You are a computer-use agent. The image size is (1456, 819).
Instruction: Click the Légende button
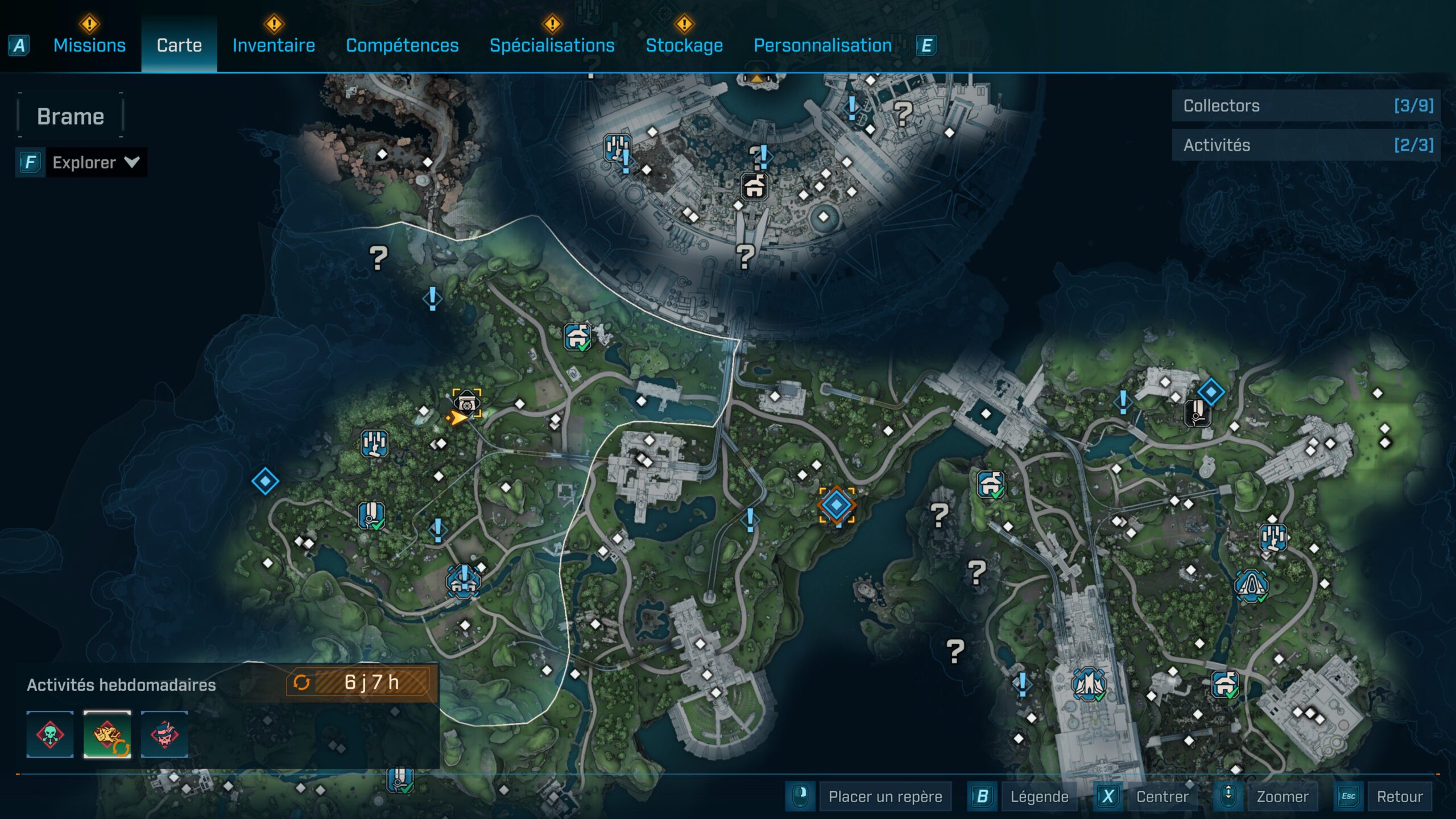coord(1039,796)
